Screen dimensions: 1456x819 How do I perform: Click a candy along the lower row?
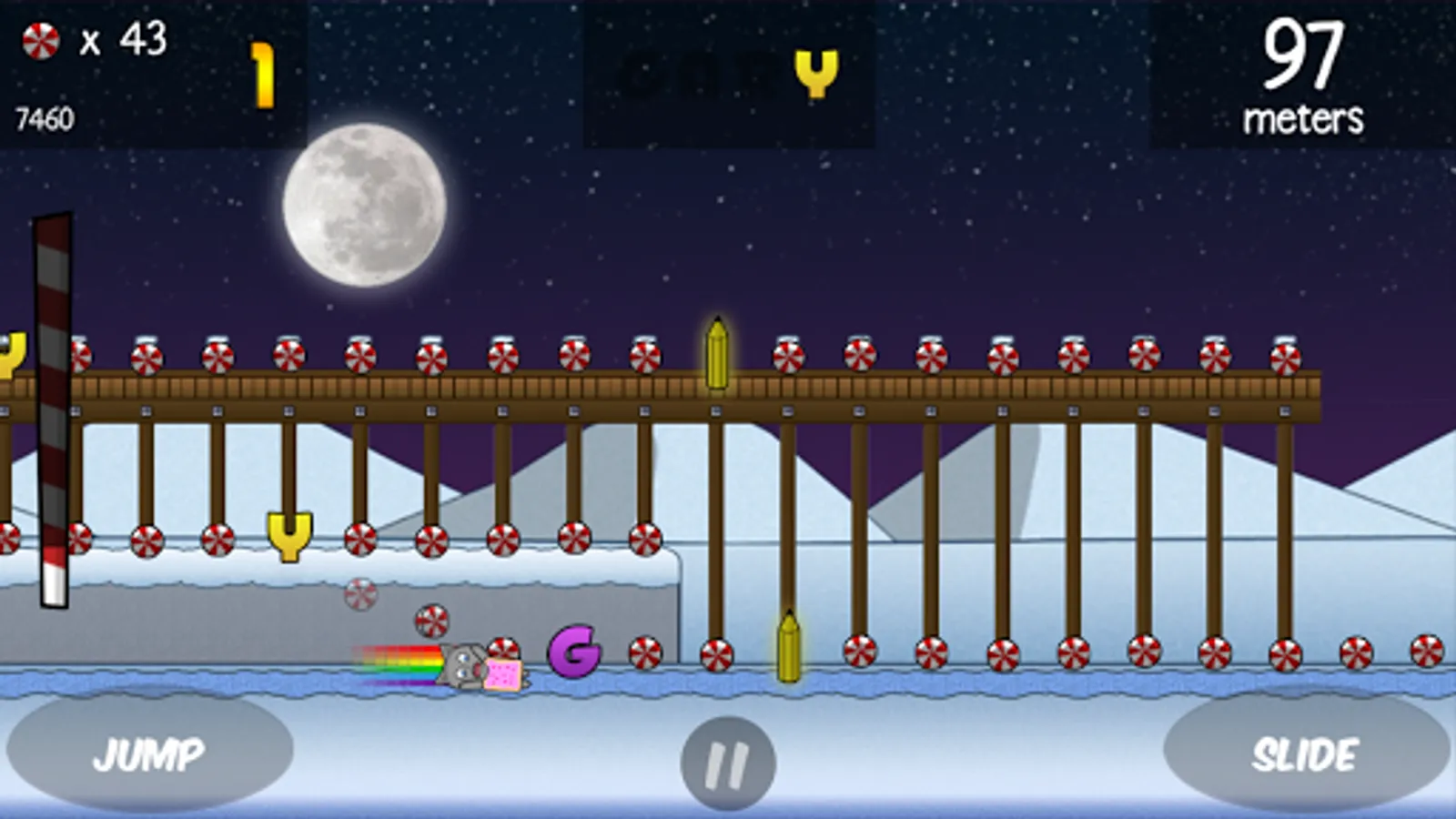pyautogui.click(x=931, y=652)
